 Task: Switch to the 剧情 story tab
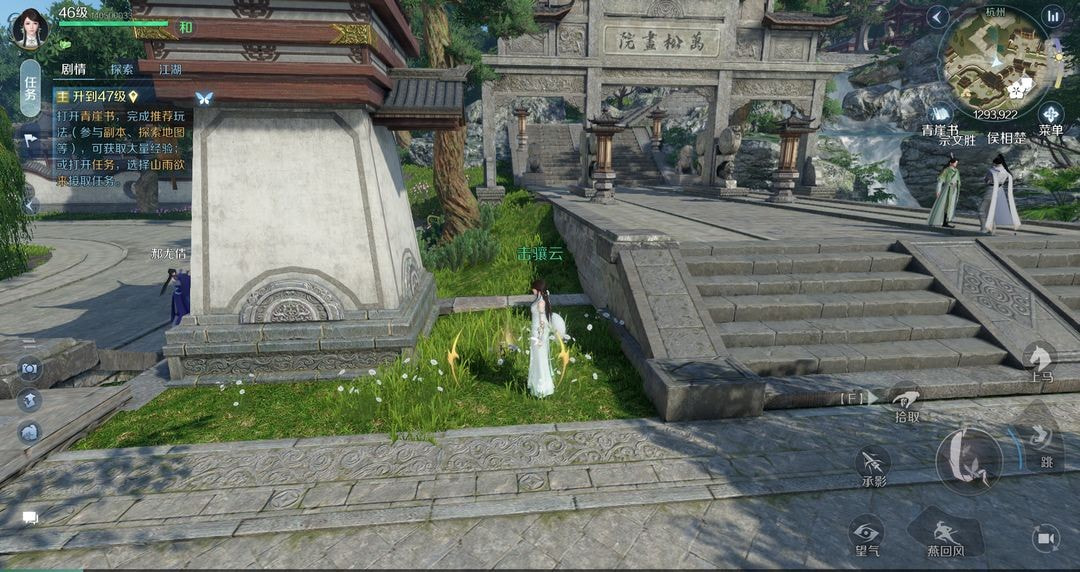coord(73,70)
